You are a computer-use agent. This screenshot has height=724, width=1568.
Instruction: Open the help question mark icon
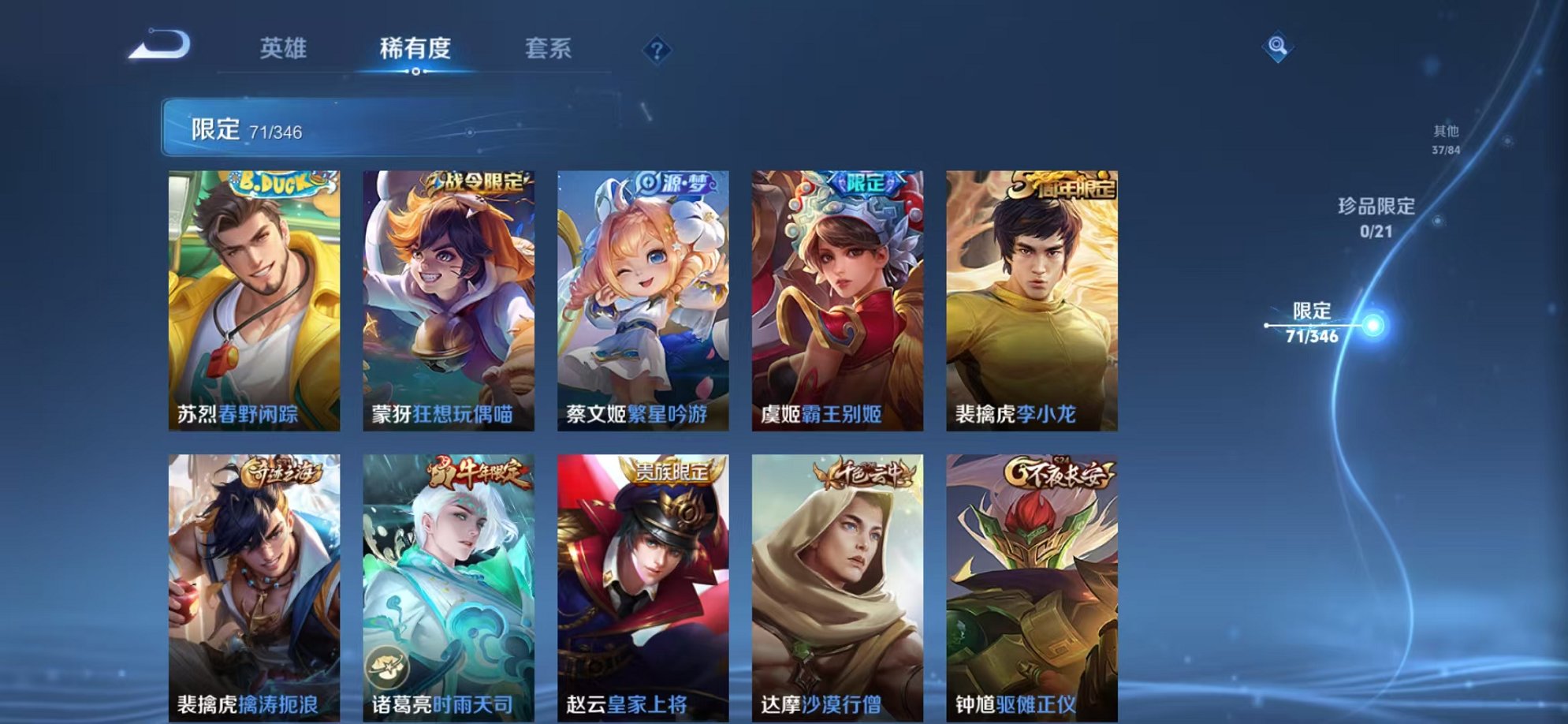click(657, 51)
